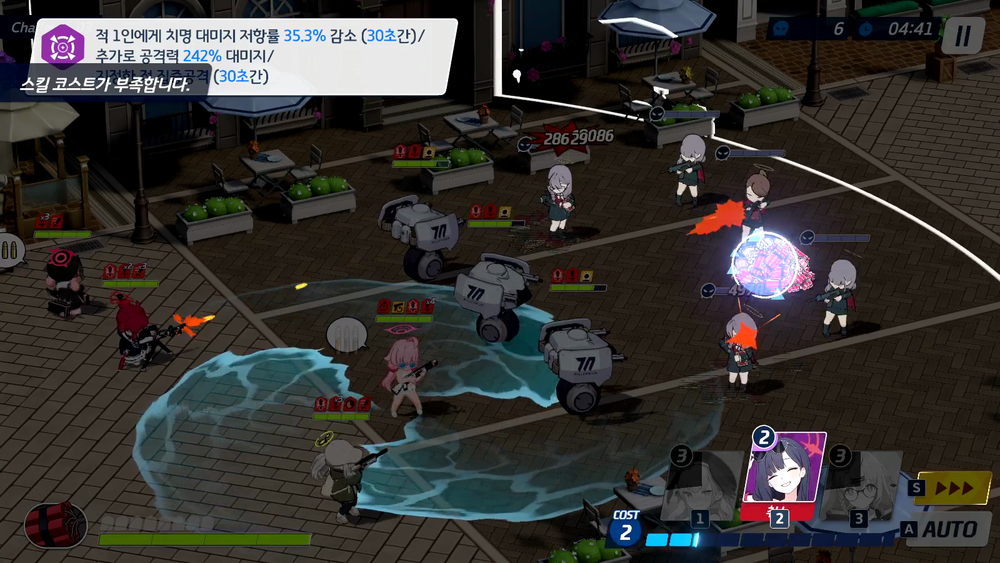Pause the battle
The width and height of the screenshot is (1000, 563).
coord(962,36)
